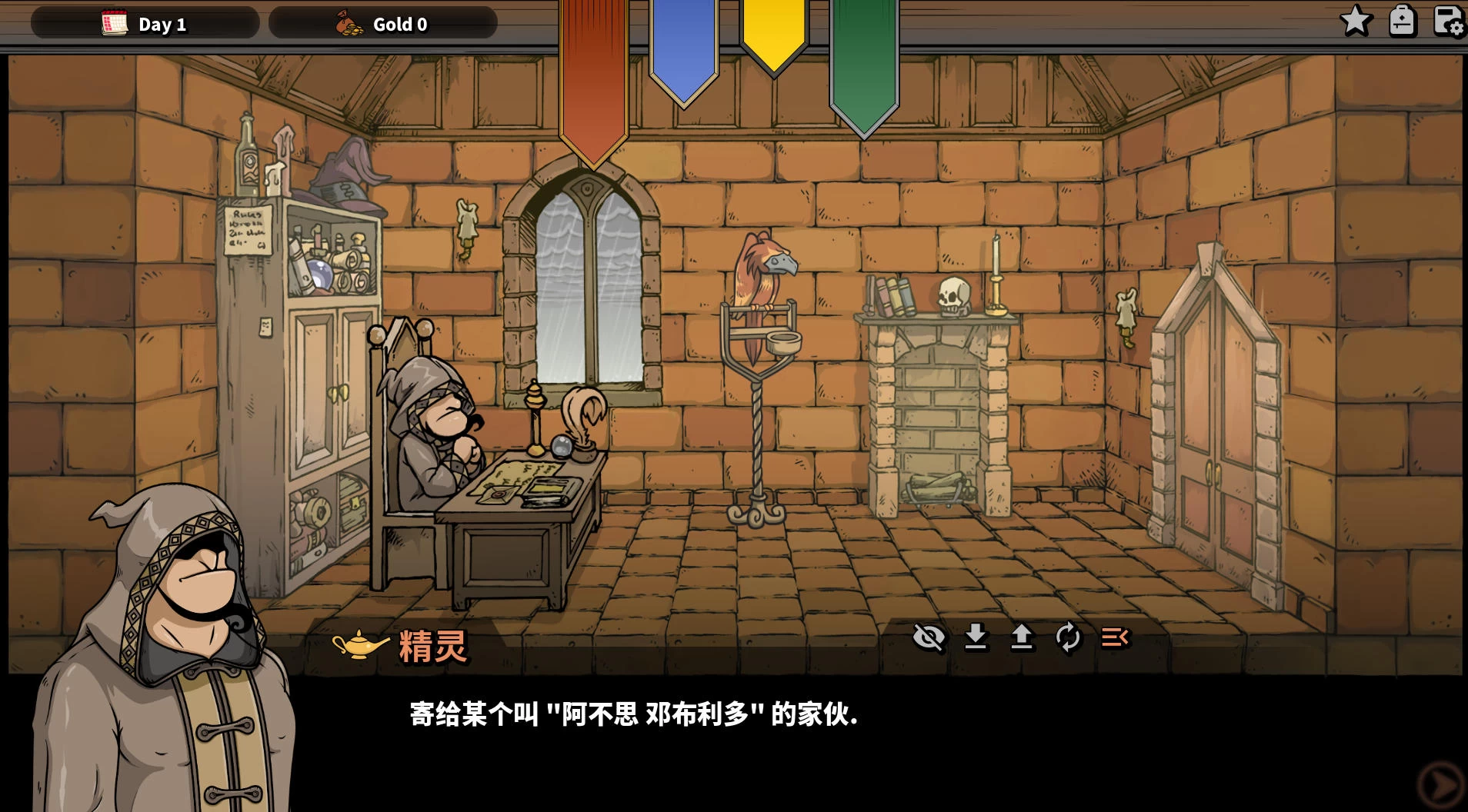Collapse the dialogue toolbar with the orange lines icon
Screen dimensions: 1468x812
point(1115,637)
